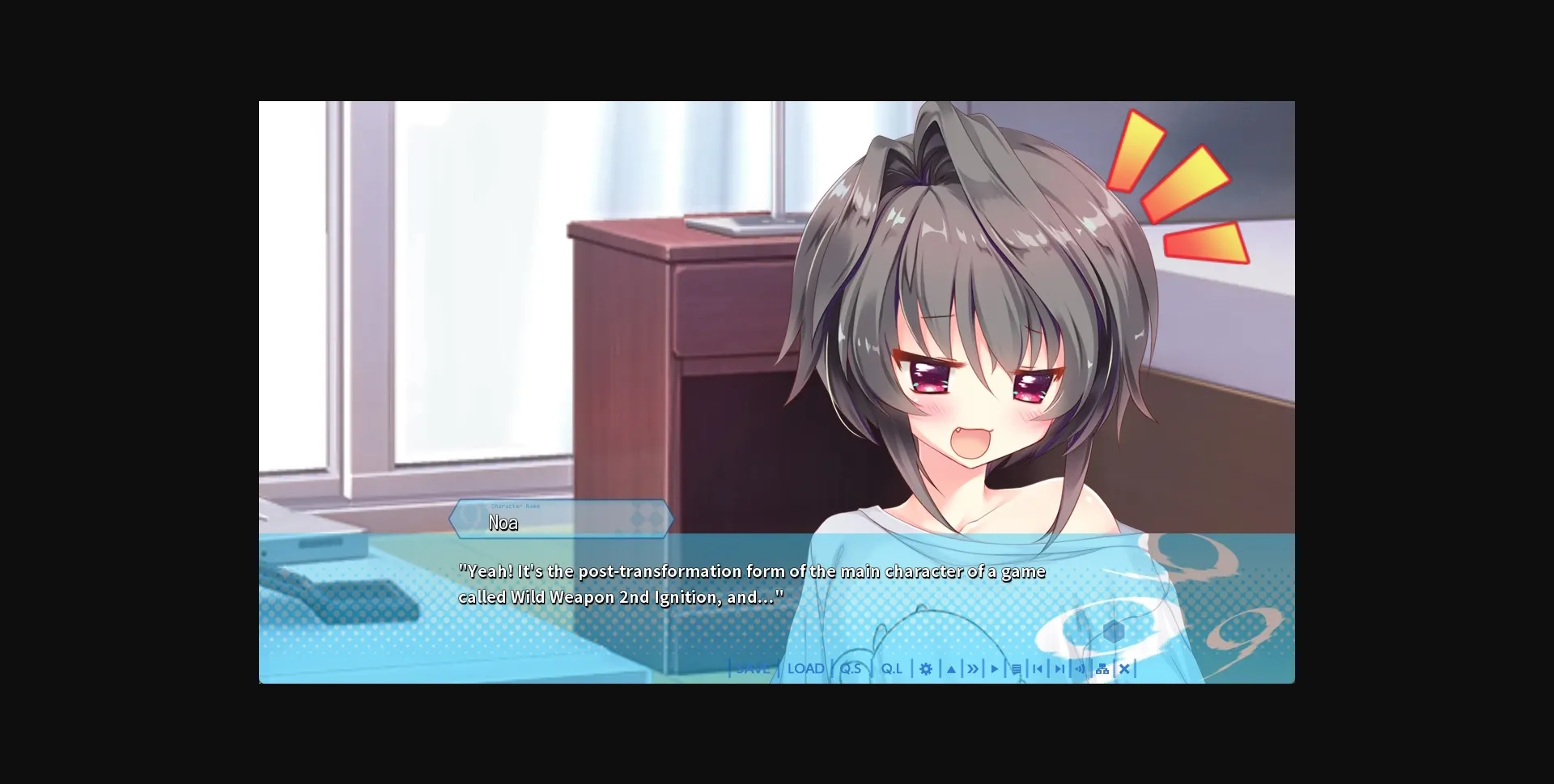The height and width of the screenshot is (784, 1554).
Task: Jump to the next choice icon
Action: click(1060, 669)
